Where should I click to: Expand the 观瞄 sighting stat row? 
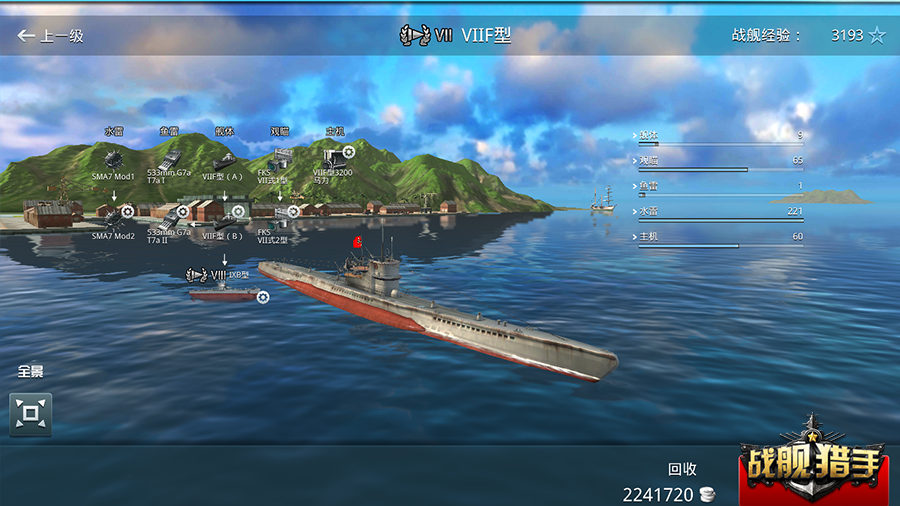click(x=719, y=160)
